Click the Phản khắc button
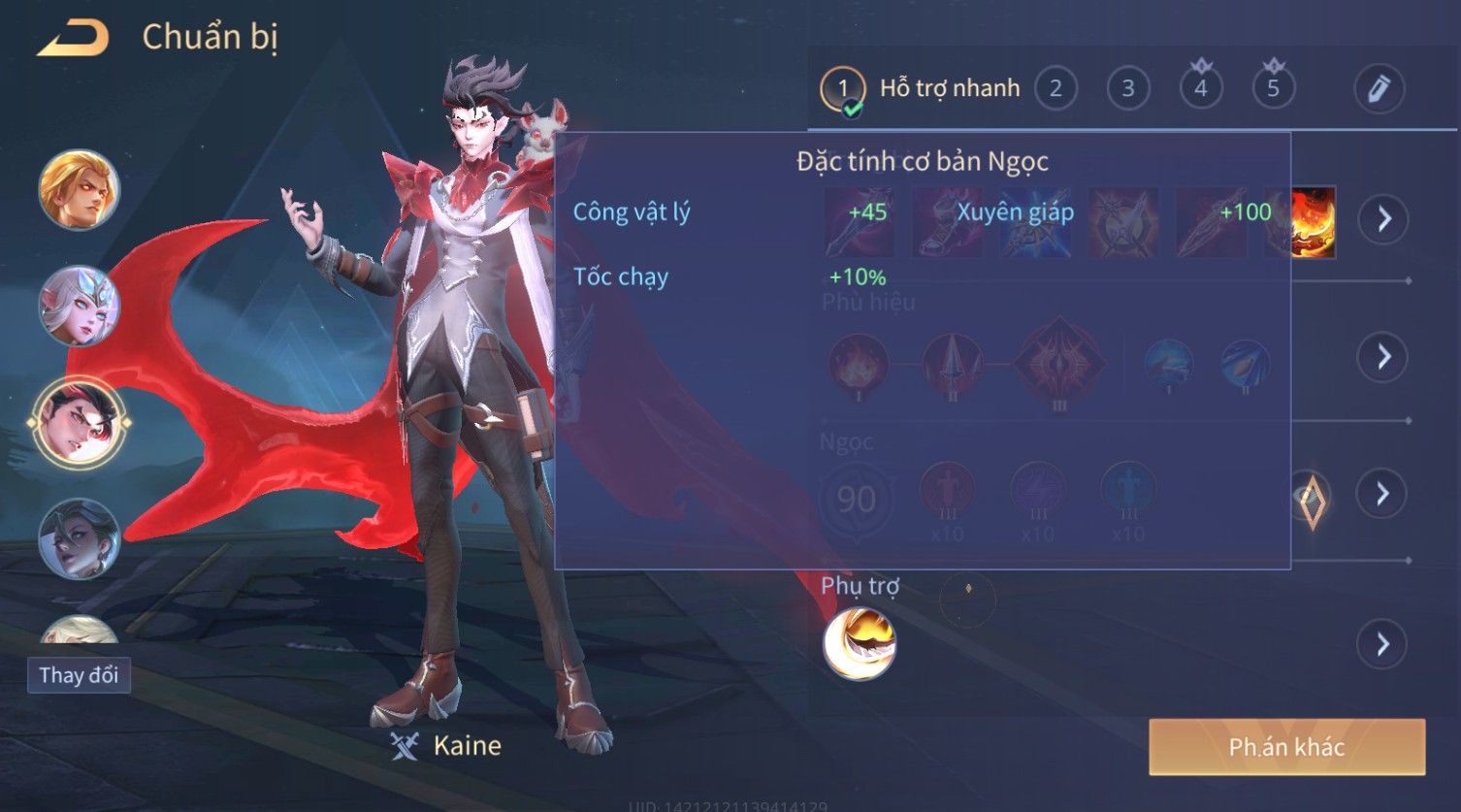 point(1286,747)
